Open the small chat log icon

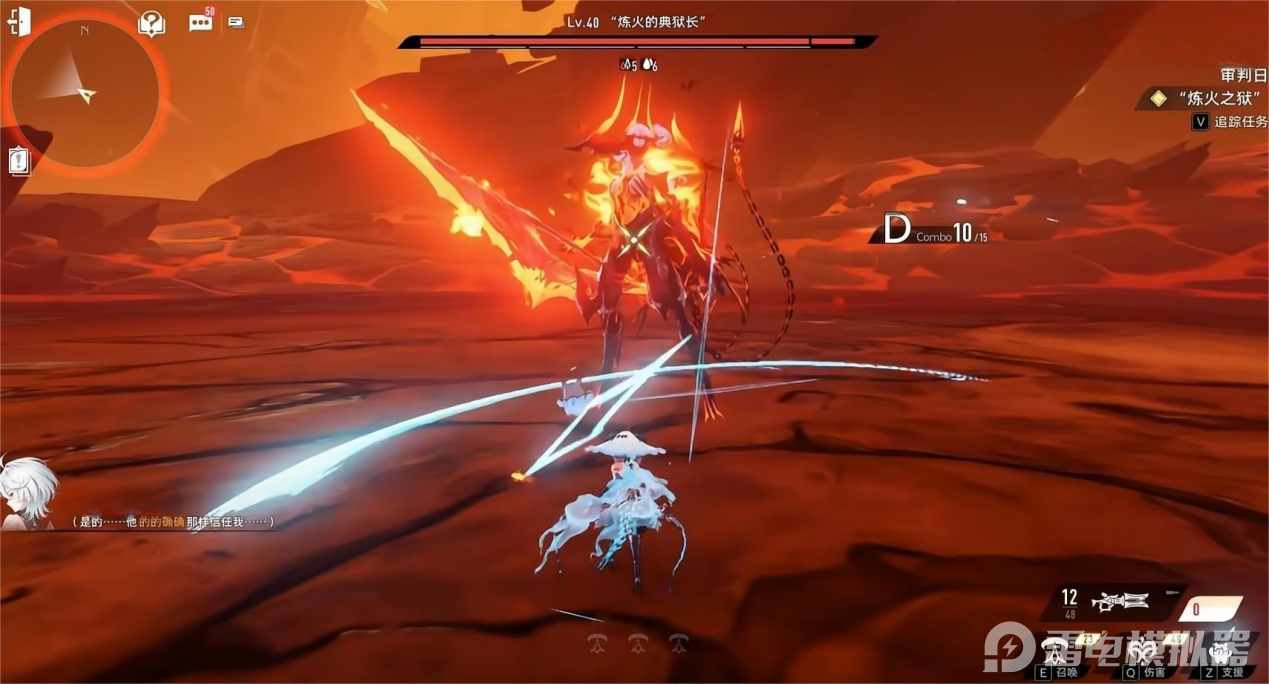click(236, 22)
